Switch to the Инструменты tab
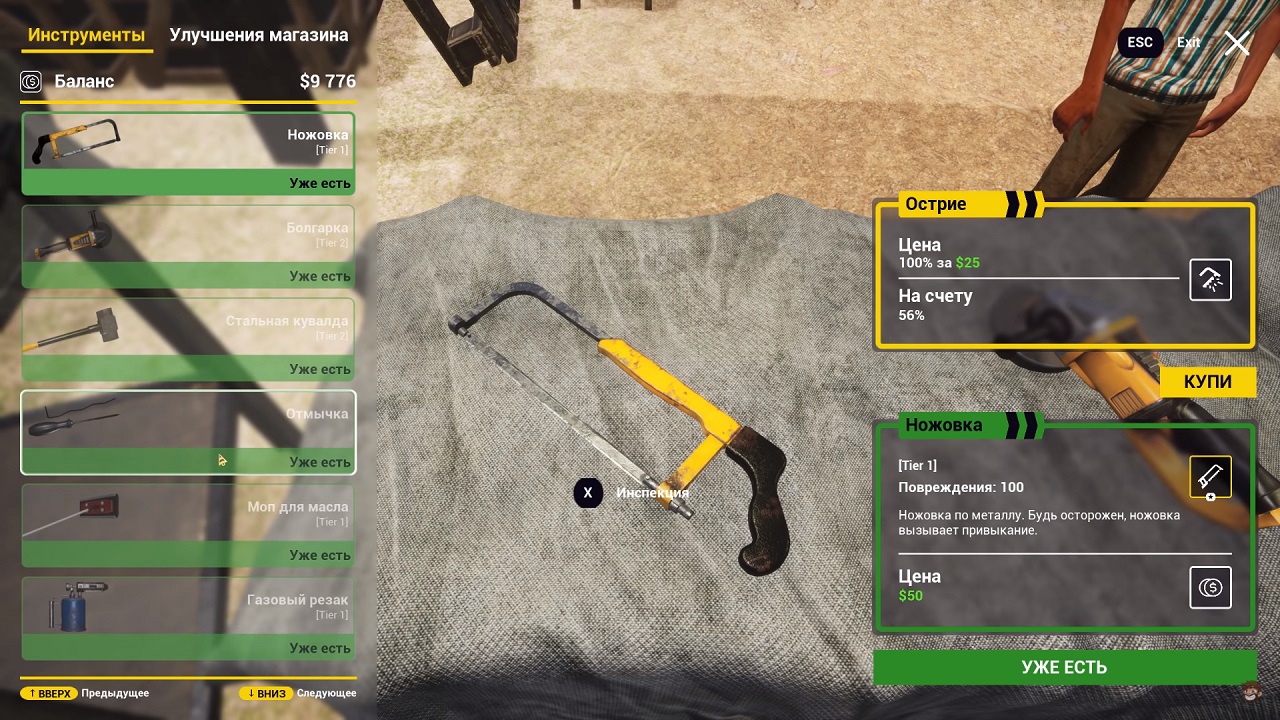1280x720 pixels. tap(87, 36)
